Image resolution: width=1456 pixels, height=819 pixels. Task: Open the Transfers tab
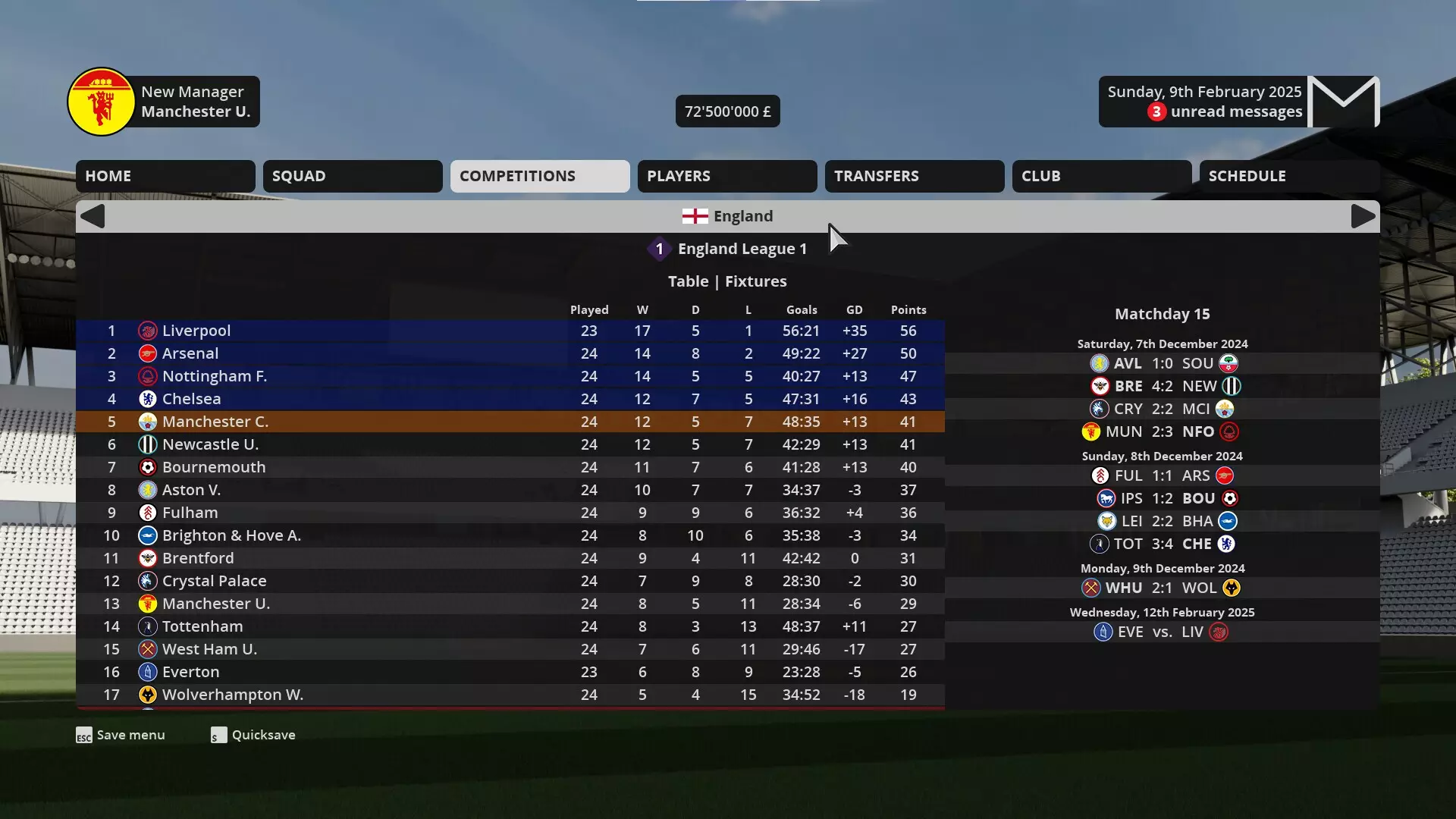click(914, 176)
